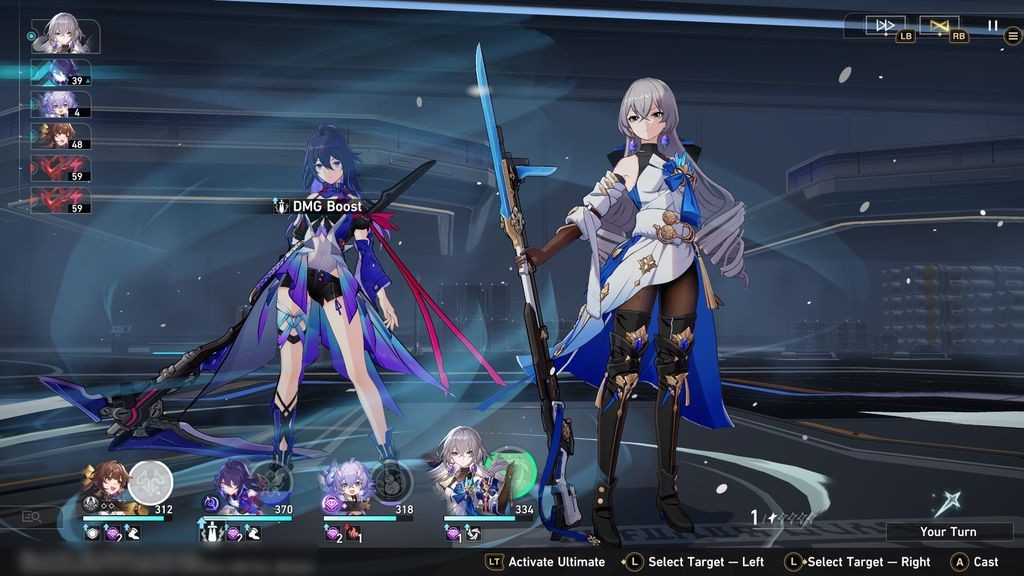This screenshot has height=576, width=1024.
Task: Activate Bronya's green ultimate icon
Action: [x=510, y=470]
